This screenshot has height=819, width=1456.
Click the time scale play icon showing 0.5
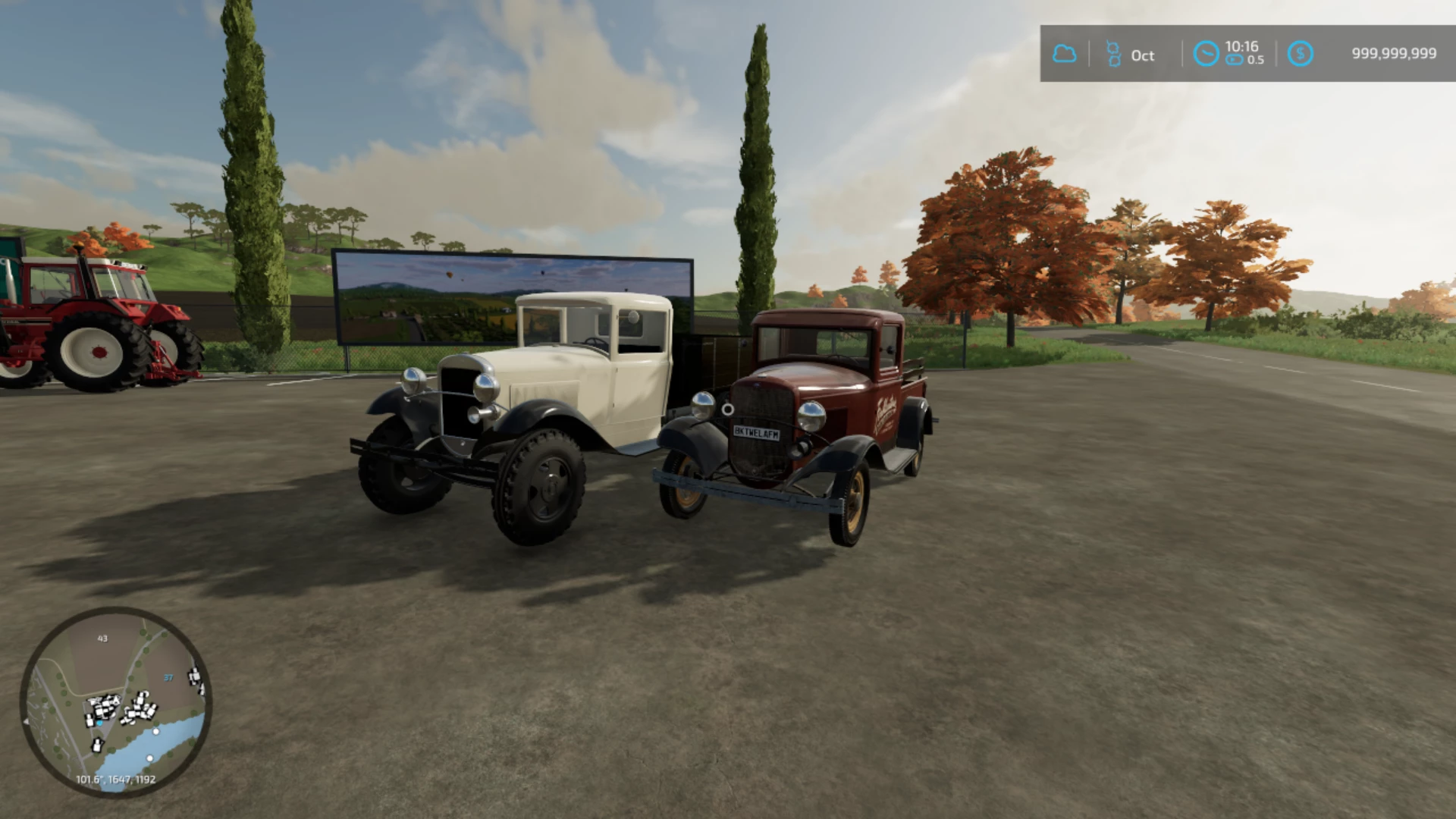point(1236,61)
